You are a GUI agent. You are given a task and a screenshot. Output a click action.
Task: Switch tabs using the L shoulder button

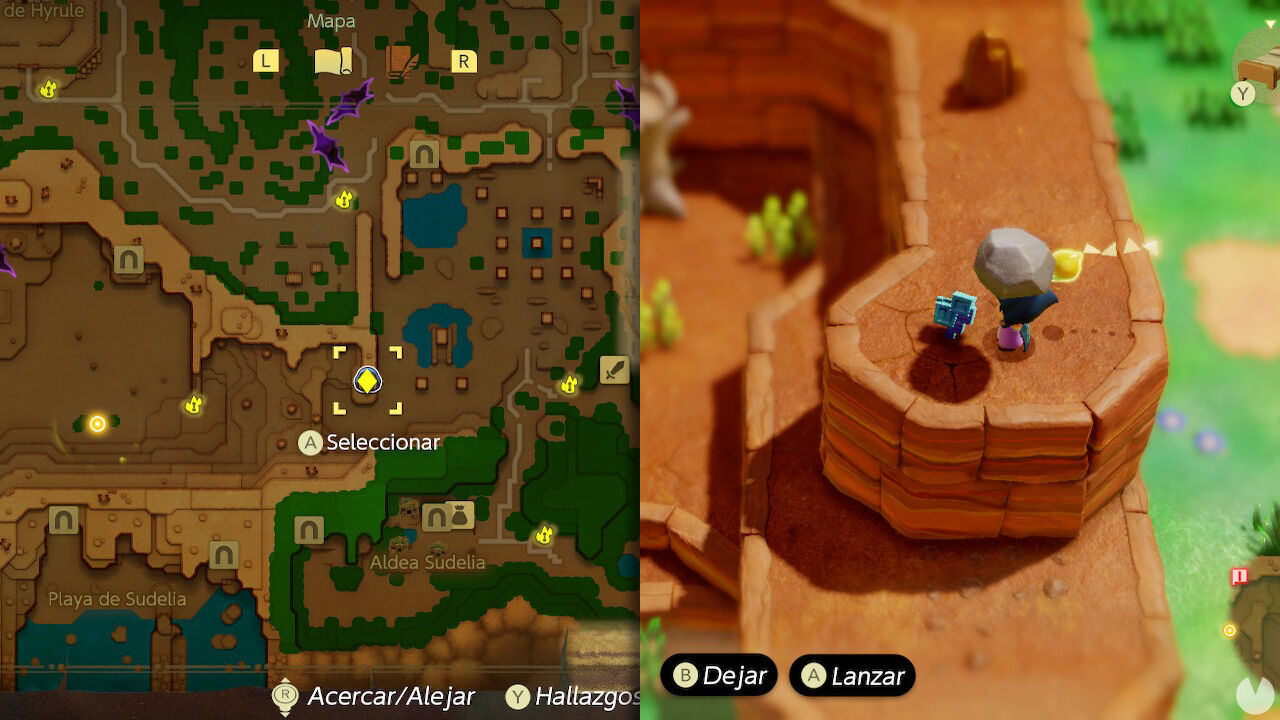pos(264,61)
